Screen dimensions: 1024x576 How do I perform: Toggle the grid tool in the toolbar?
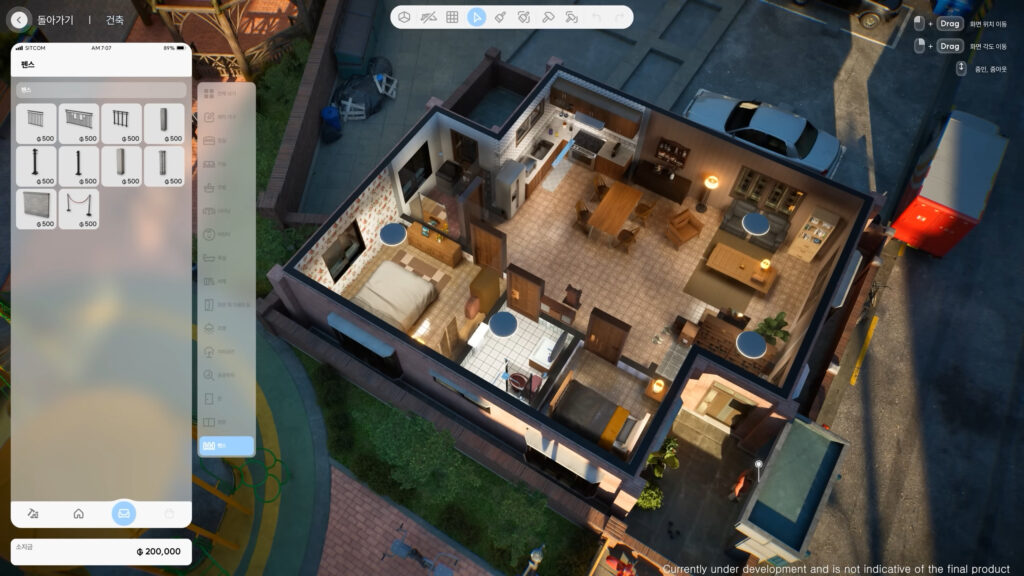452,17
